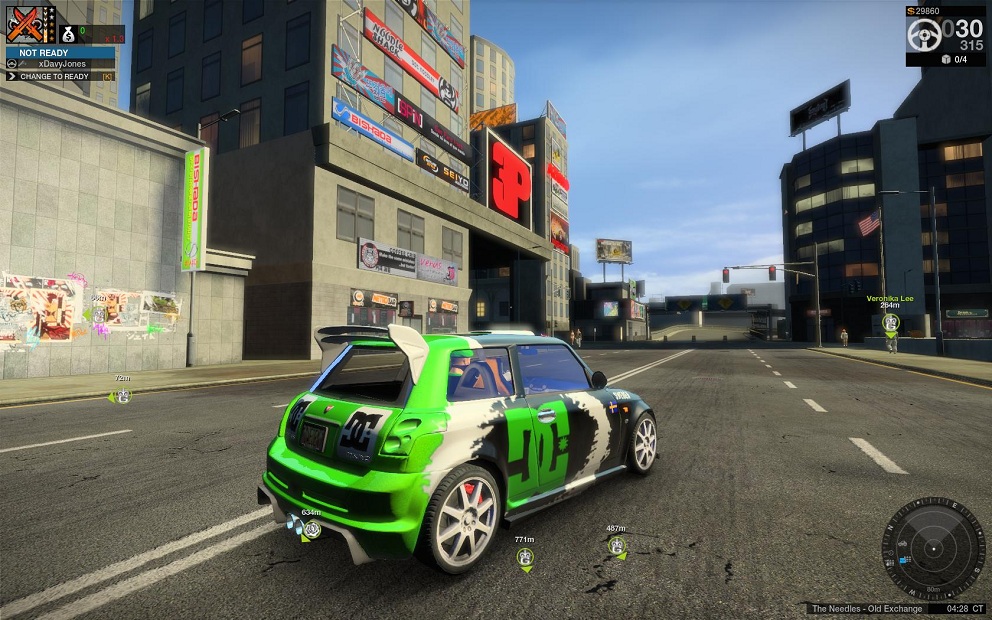Click the 771m waypoint marker
Image resolution: width=992 pixels, height=620 pixels.
click(x=525, y=557)
